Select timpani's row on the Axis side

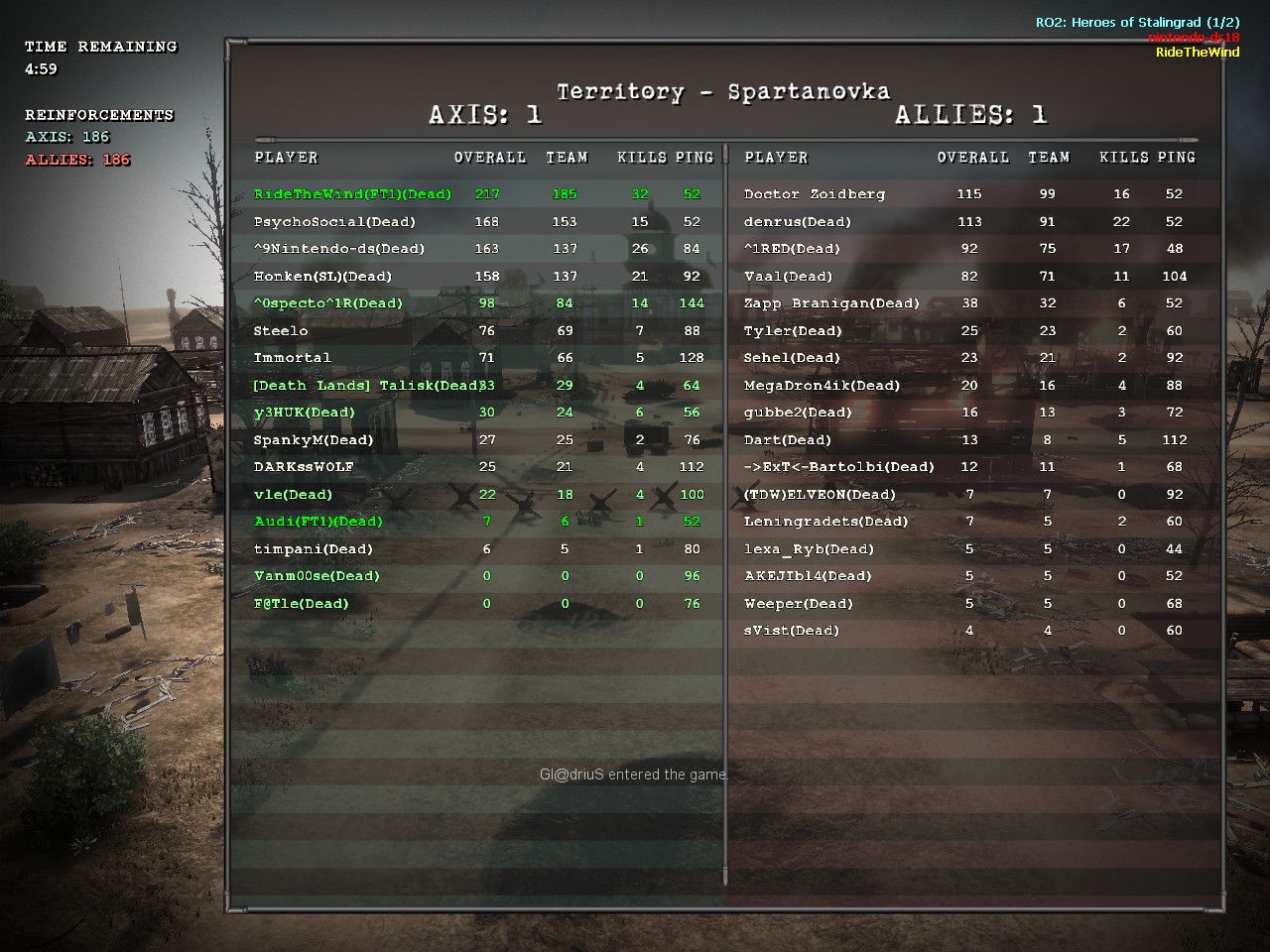coord(314,549)
